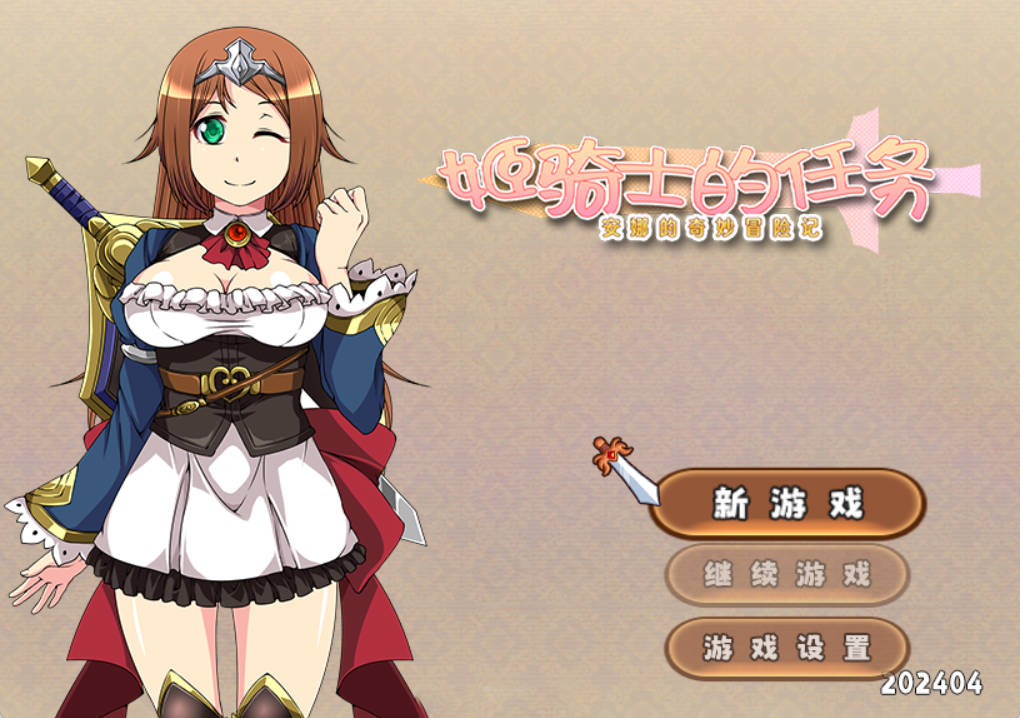Image resolution: width=1020 pixels, height=718 pixels.
Task: Open the 游戏设置 game settings
Action: coord(787,648)
